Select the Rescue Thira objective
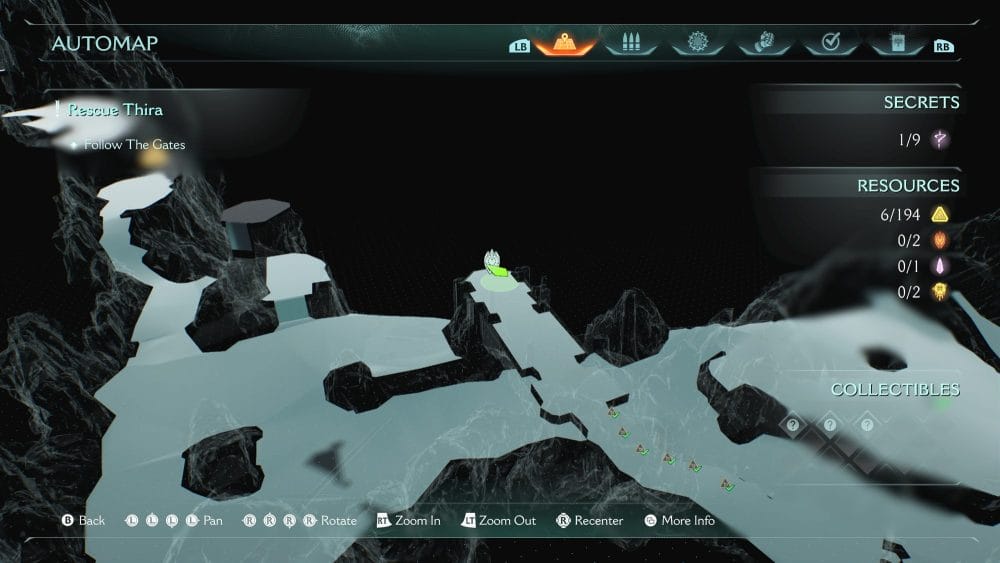This screenshot has width=1000, height=563. (116, 110)
